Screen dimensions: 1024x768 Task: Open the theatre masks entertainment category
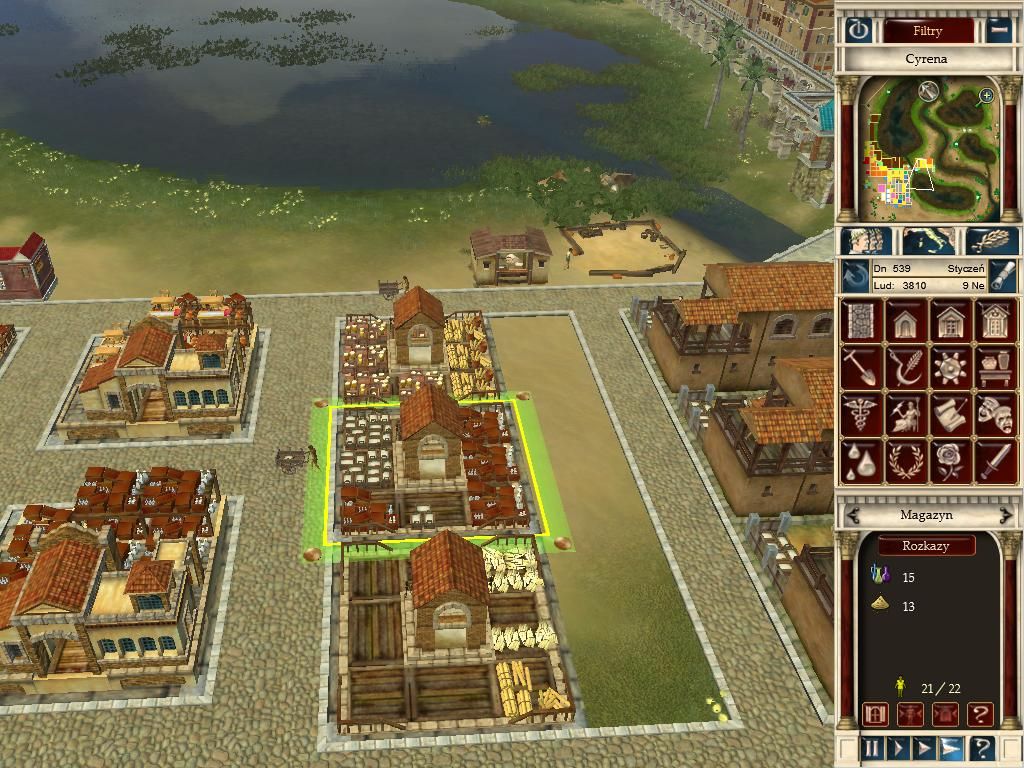[996, 414]
